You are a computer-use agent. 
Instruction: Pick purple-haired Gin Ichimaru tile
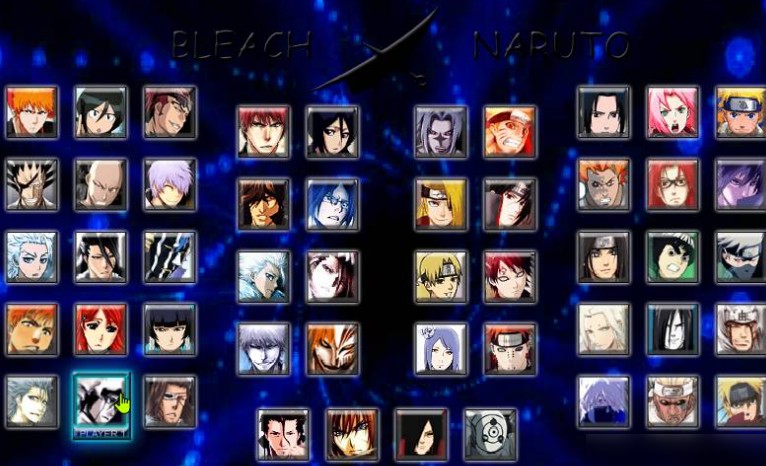click(169, 184)
